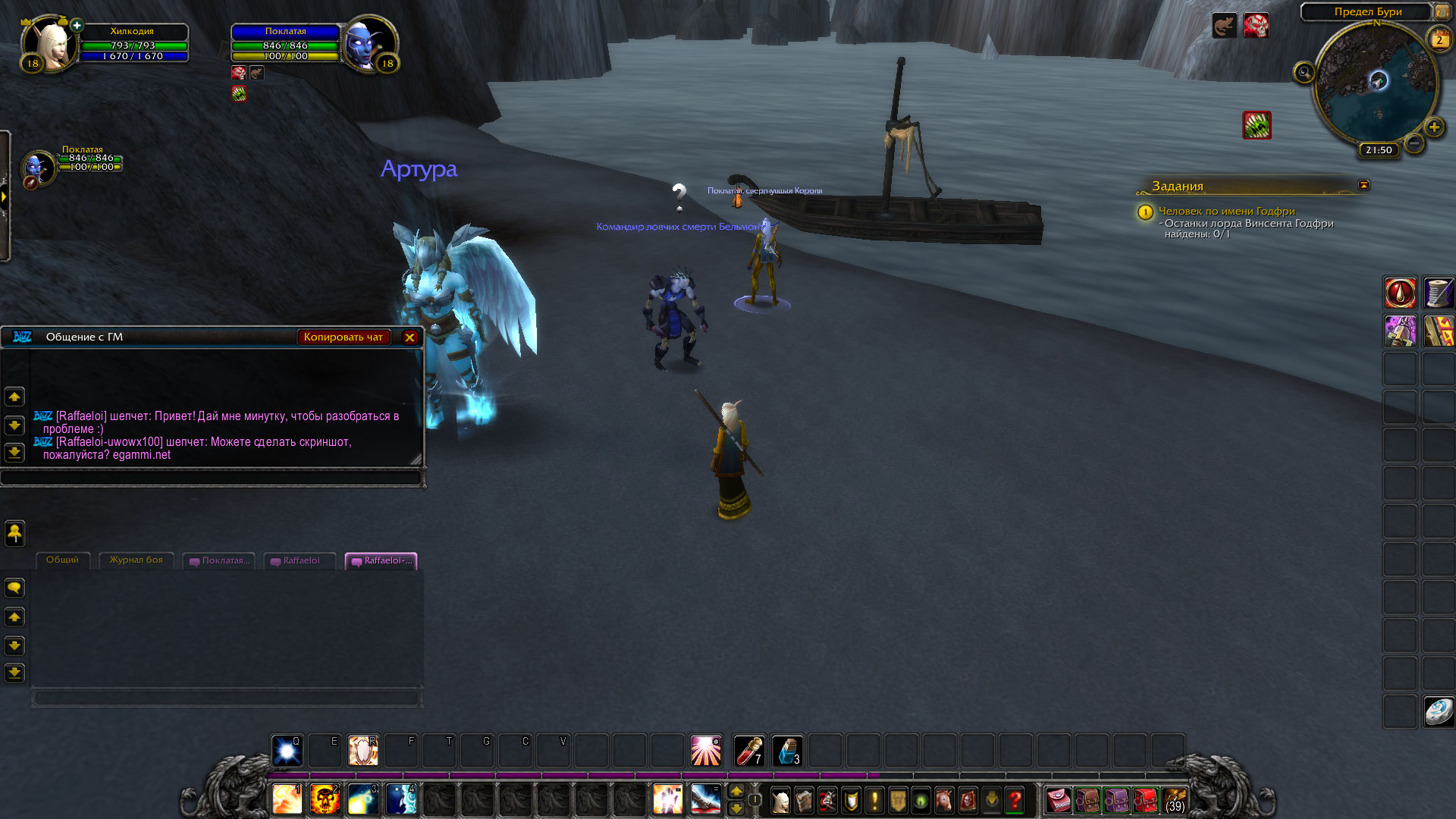Select the Raffaeloi whisper tab

[x=300, y=561]
